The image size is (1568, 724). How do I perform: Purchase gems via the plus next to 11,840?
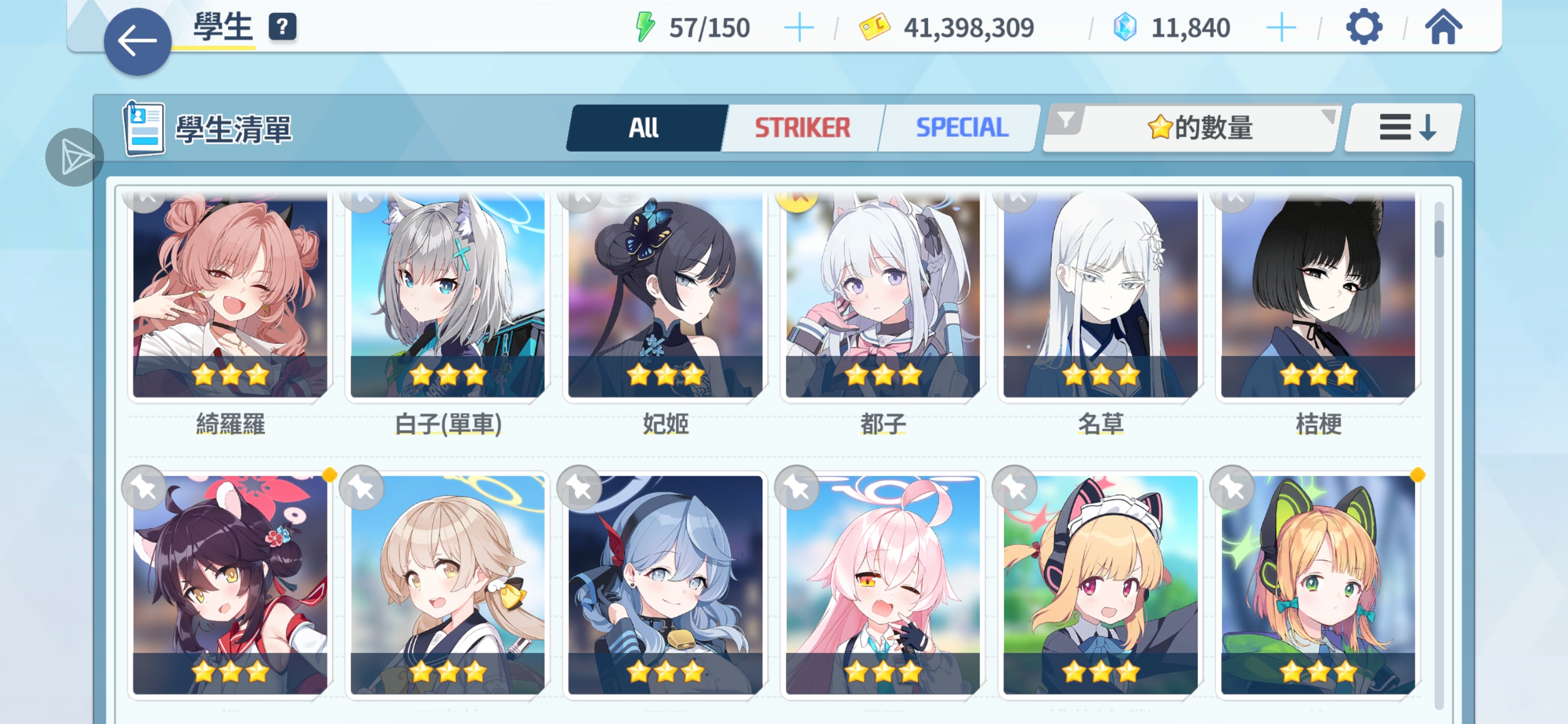[x=1282, y=26]
